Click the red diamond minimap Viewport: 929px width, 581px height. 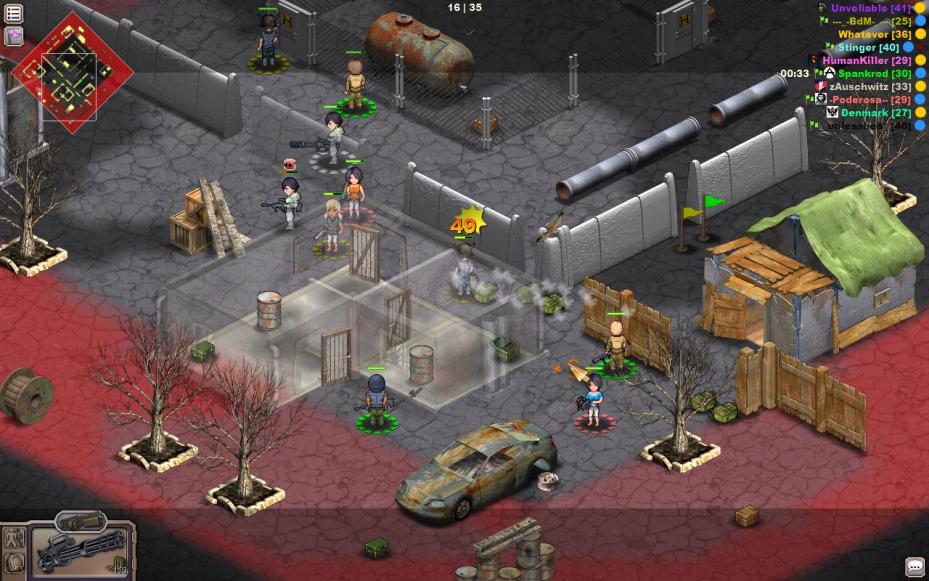point(72,66)
